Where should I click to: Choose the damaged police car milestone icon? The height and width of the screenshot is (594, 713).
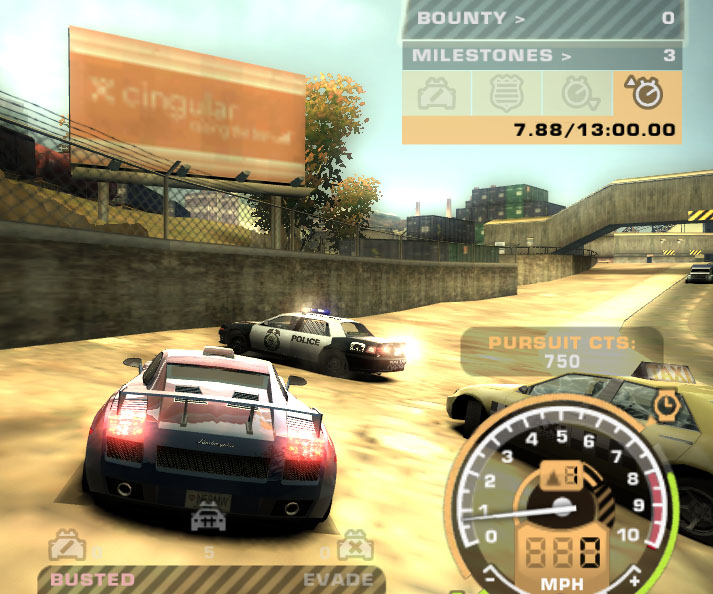437,93
